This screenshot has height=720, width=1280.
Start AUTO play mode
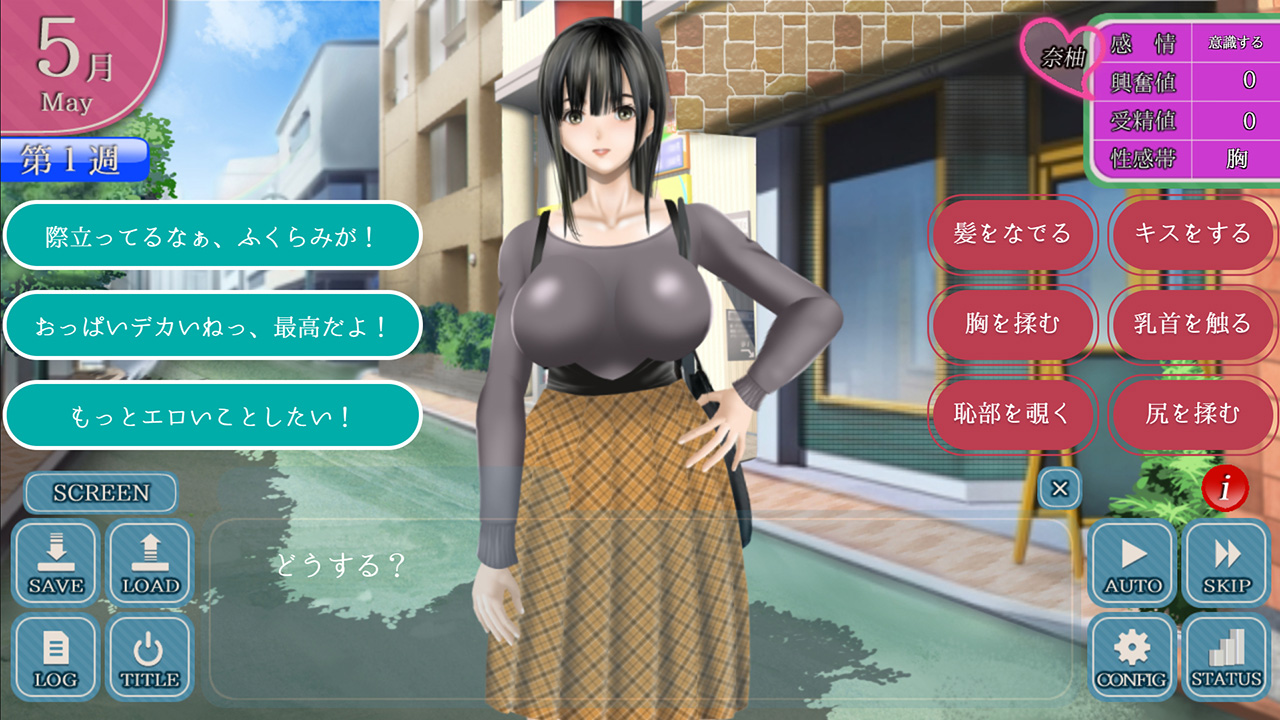1132,562
